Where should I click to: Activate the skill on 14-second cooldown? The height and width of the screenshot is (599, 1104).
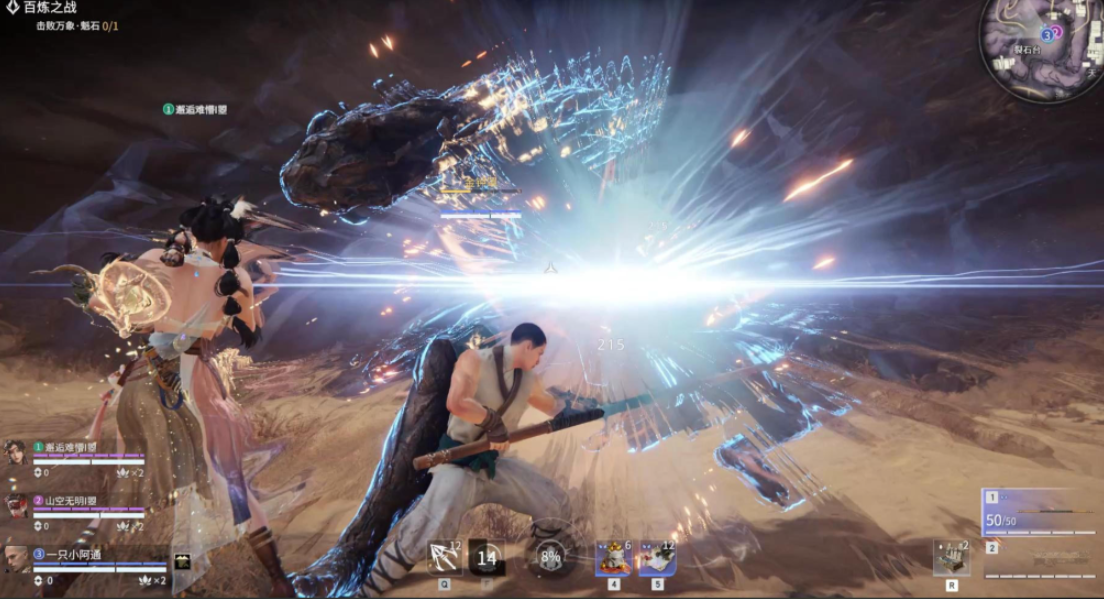(x=487, y=558)
